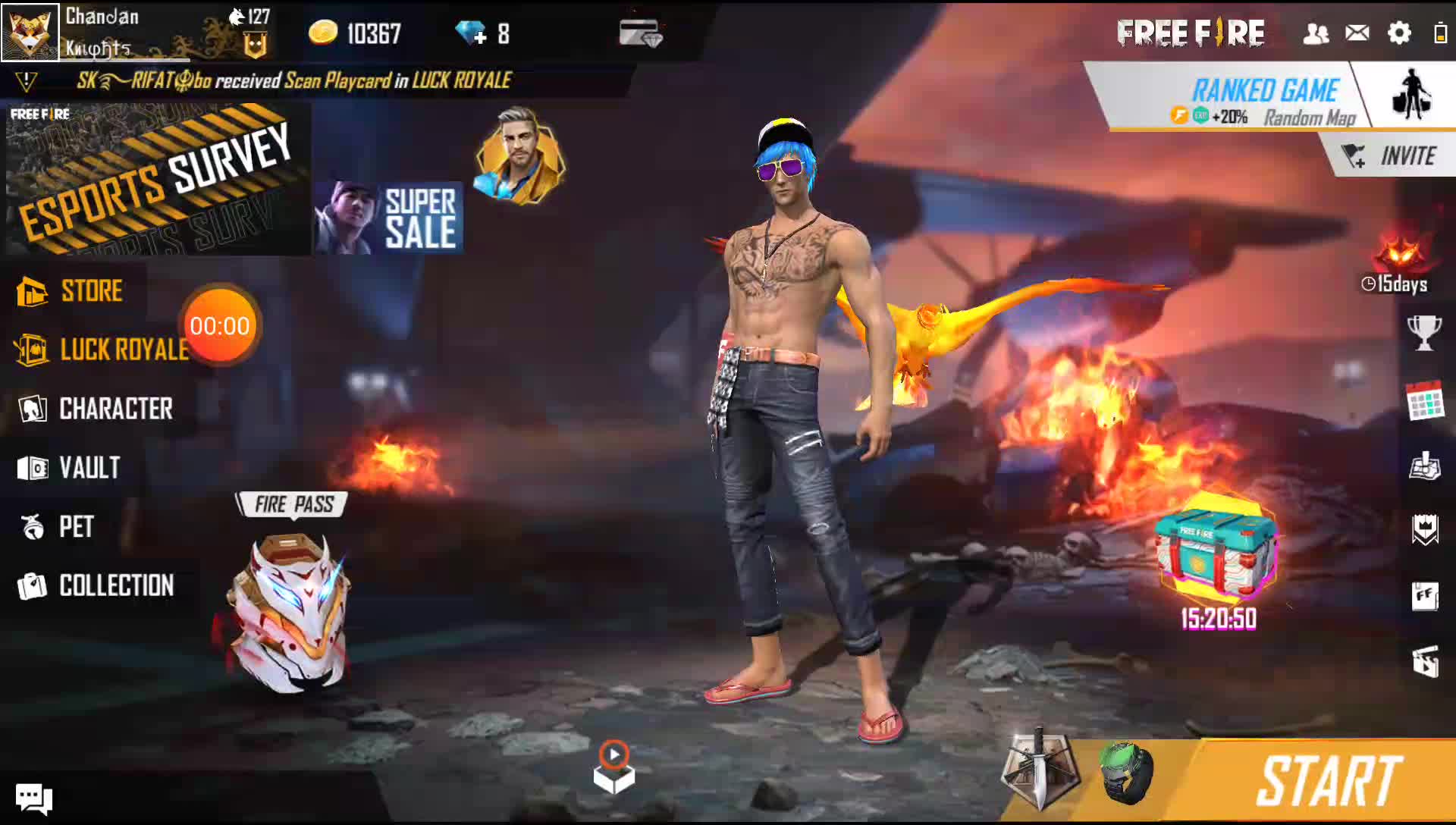
Task: Open the friends list icon
Action: click(1316, 33)
